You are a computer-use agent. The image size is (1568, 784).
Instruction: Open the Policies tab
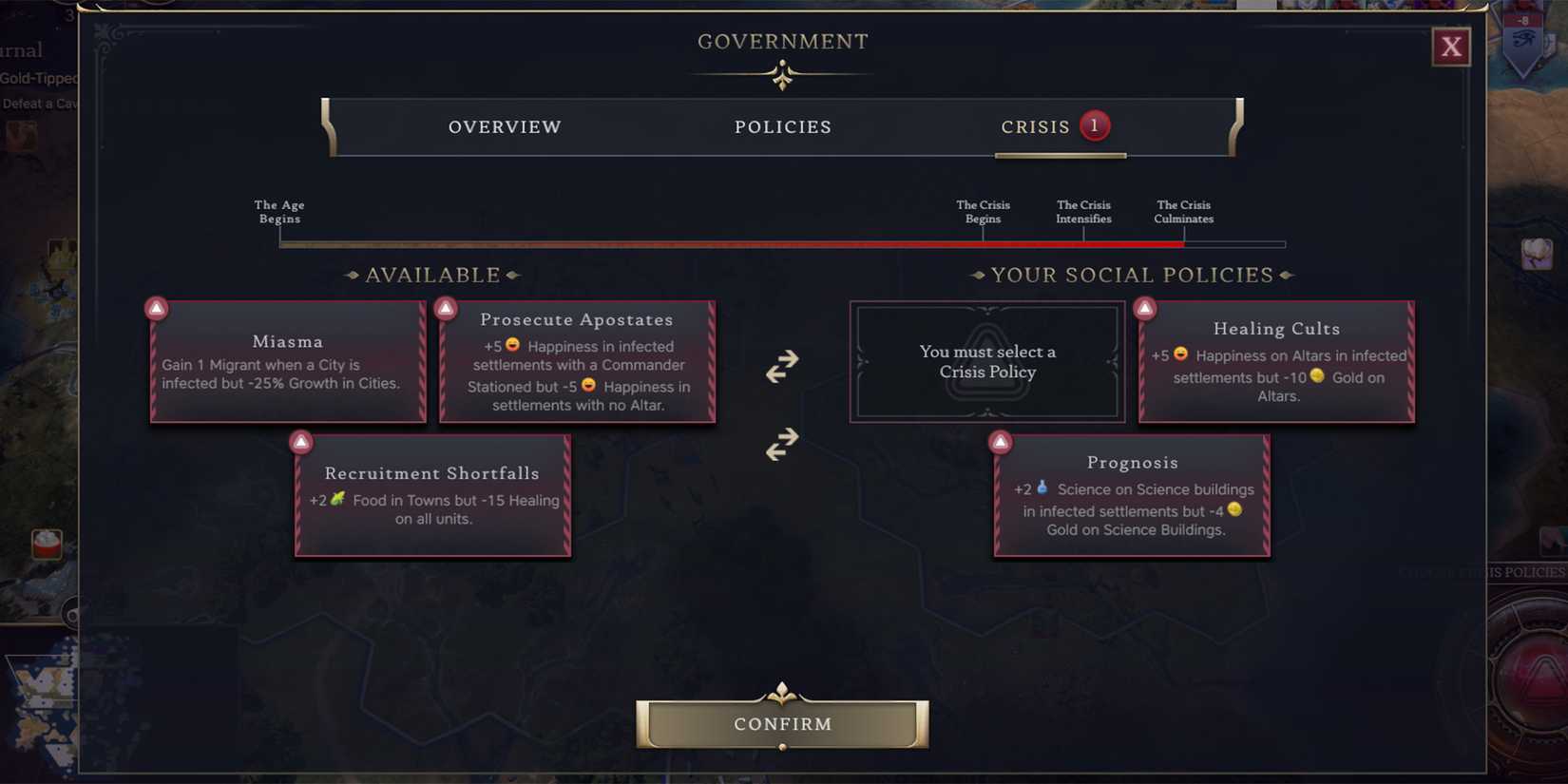[x=782, y=126]
